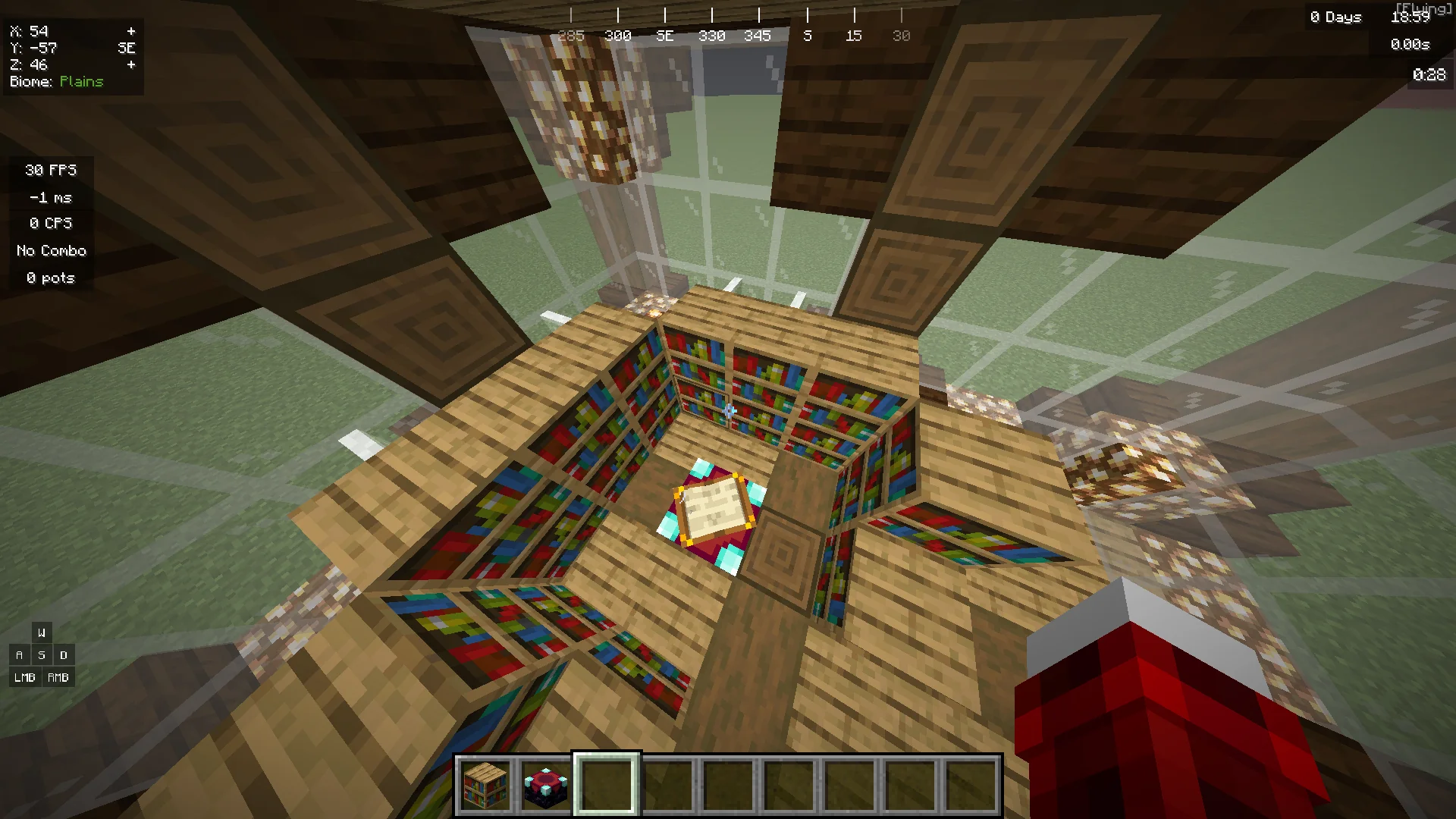Click the No Combo status entry
The width and height of the screenshot is (1456, 819).
[x=50, y=250]
